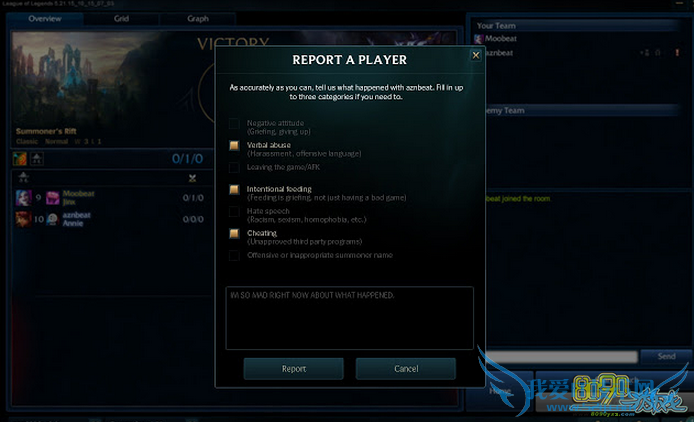Viewport: 694px width, 422px height.
Task: Focus the report comment text box
Action: coord(349,318)
